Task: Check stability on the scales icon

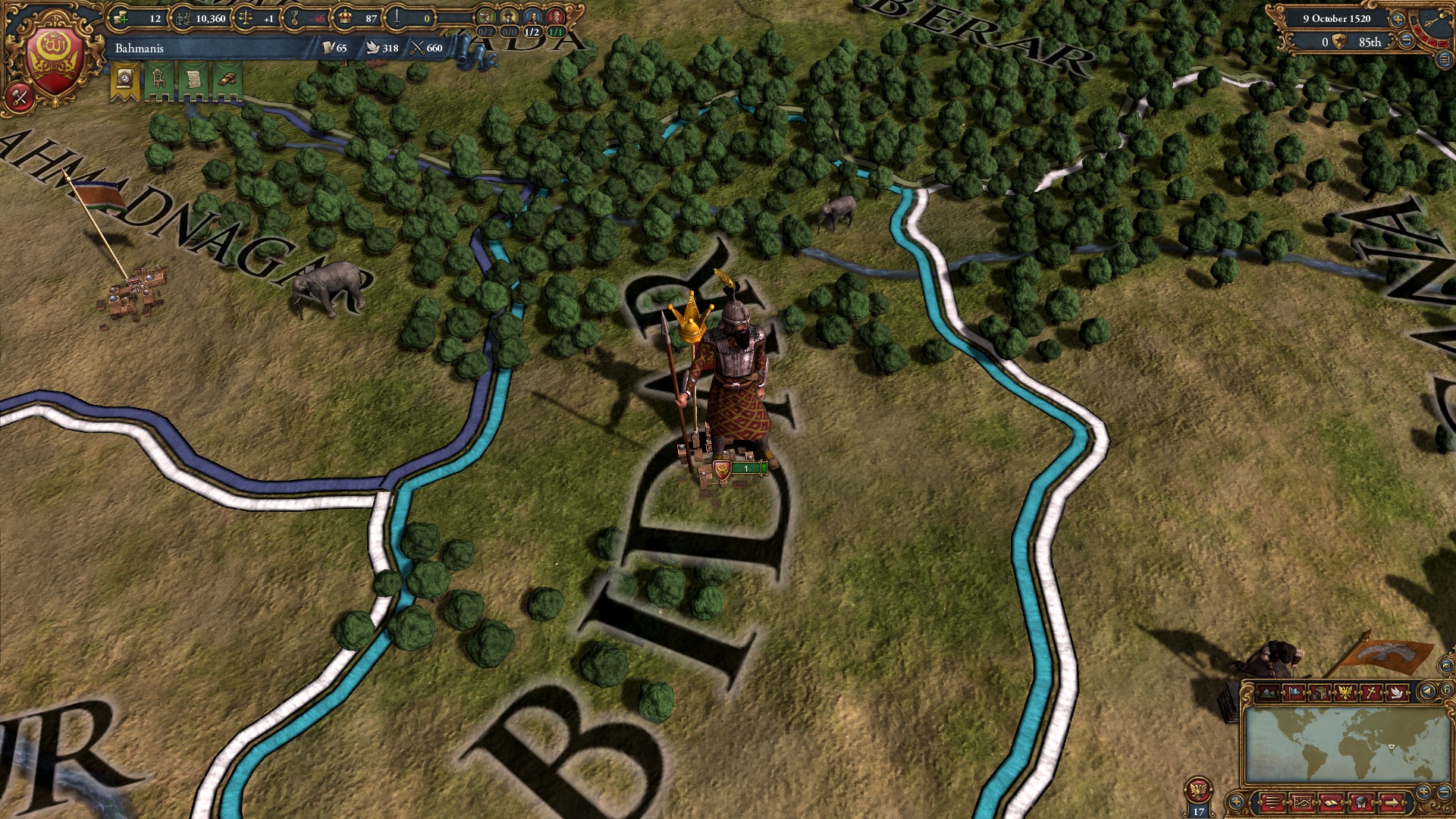Action: pos(245,17)
